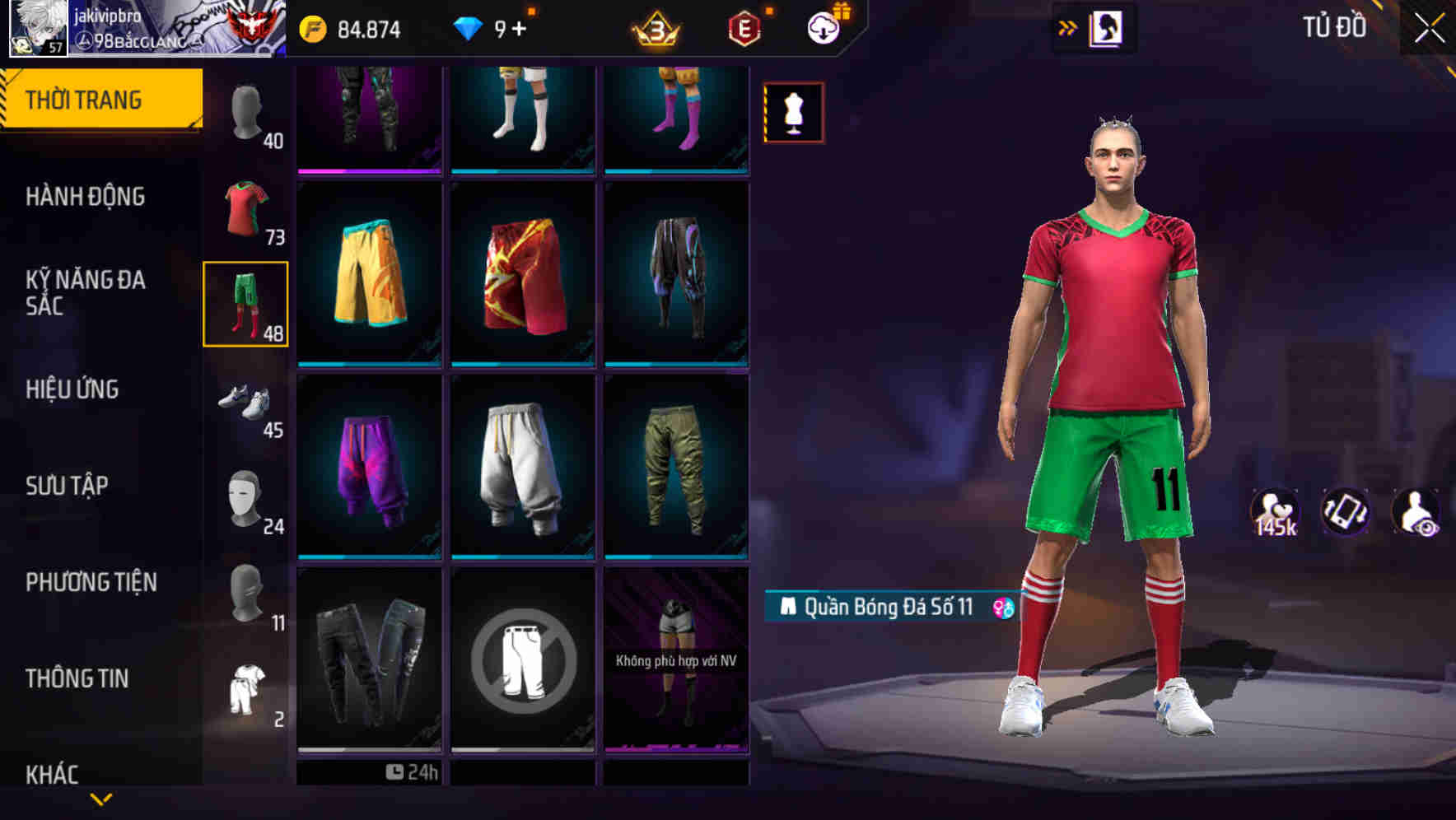Image resolution: width=1456 pixels, height=820 pixels.
Task: Click the 145k likes icon
Action: [x=1276, y=512]
